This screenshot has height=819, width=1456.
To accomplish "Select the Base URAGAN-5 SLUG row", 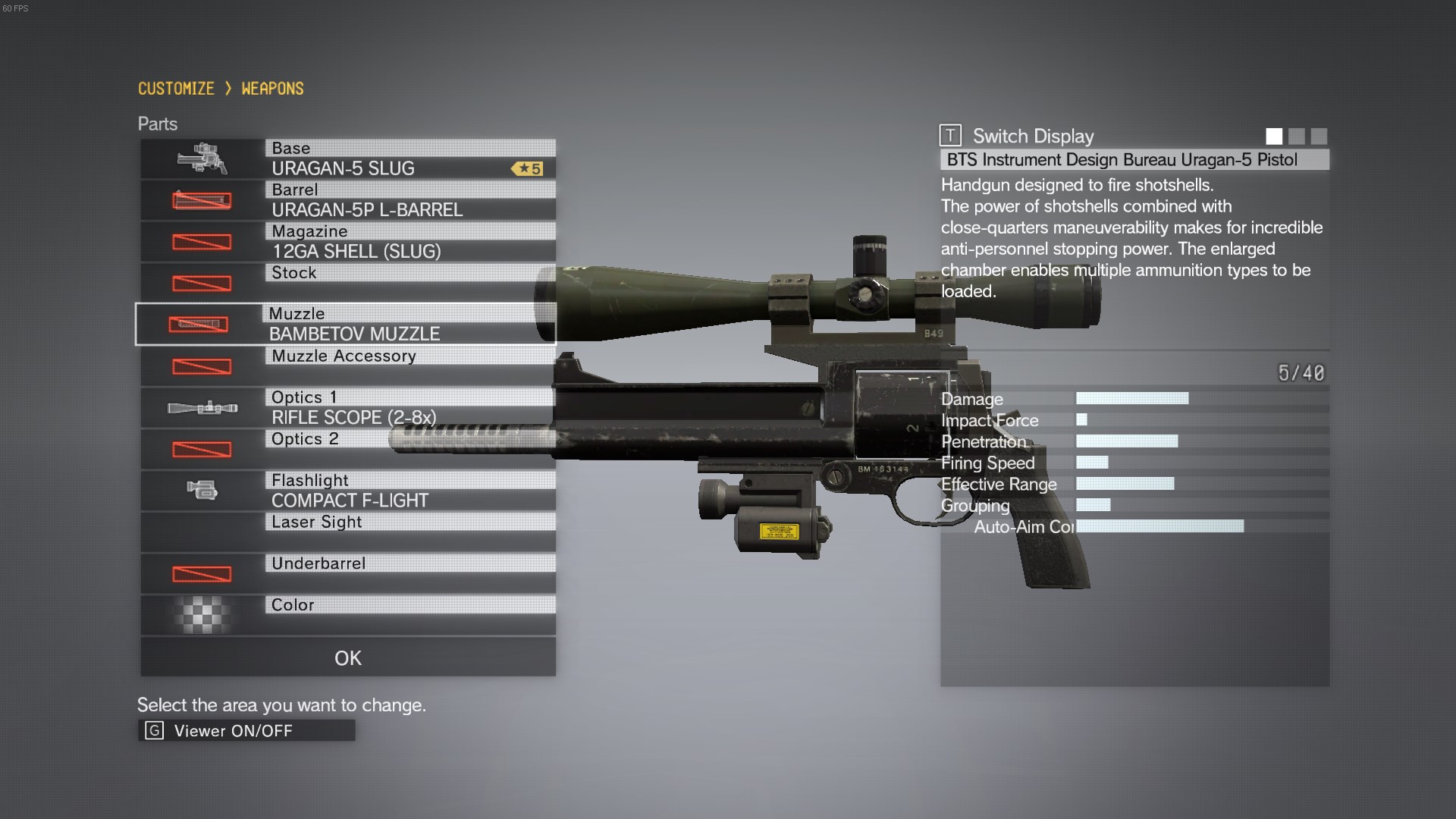I will (x=347, y=158).
